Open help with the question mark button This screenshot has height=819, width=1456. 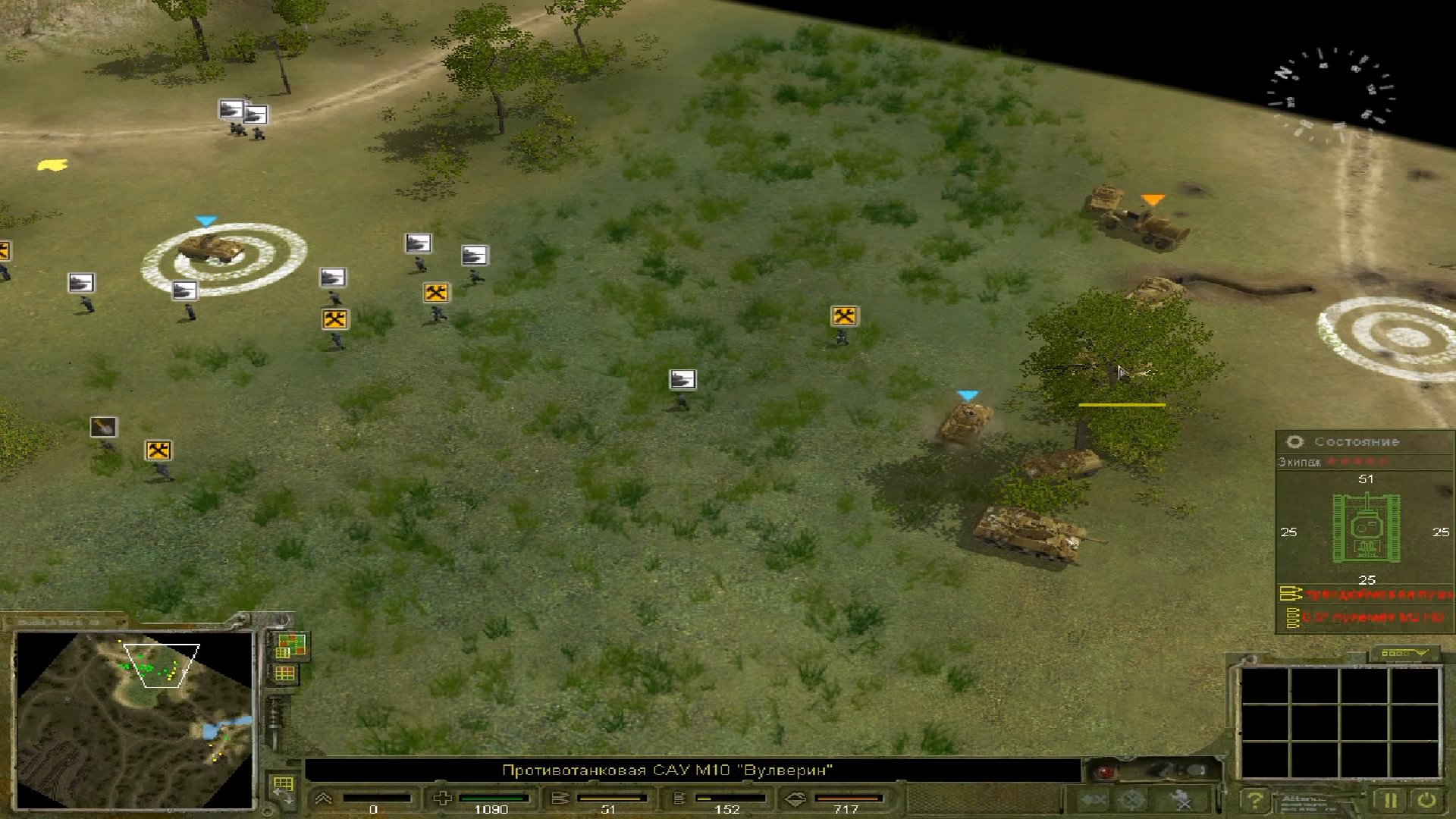[x=1255, y=800]
